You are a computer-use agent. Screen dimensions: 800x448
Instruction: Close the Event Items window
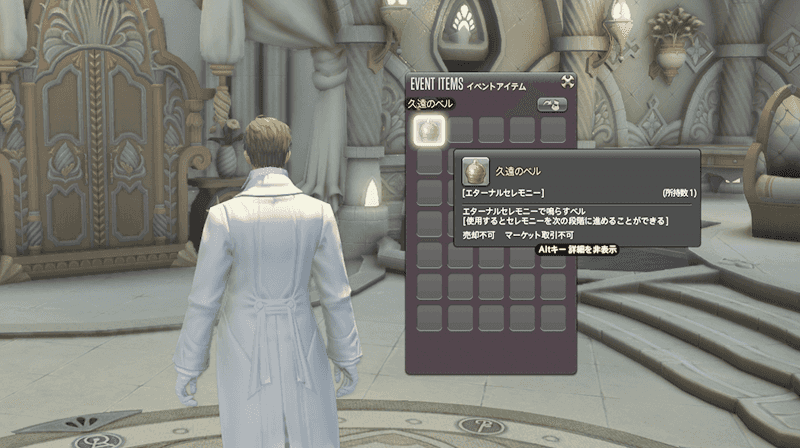567,83
